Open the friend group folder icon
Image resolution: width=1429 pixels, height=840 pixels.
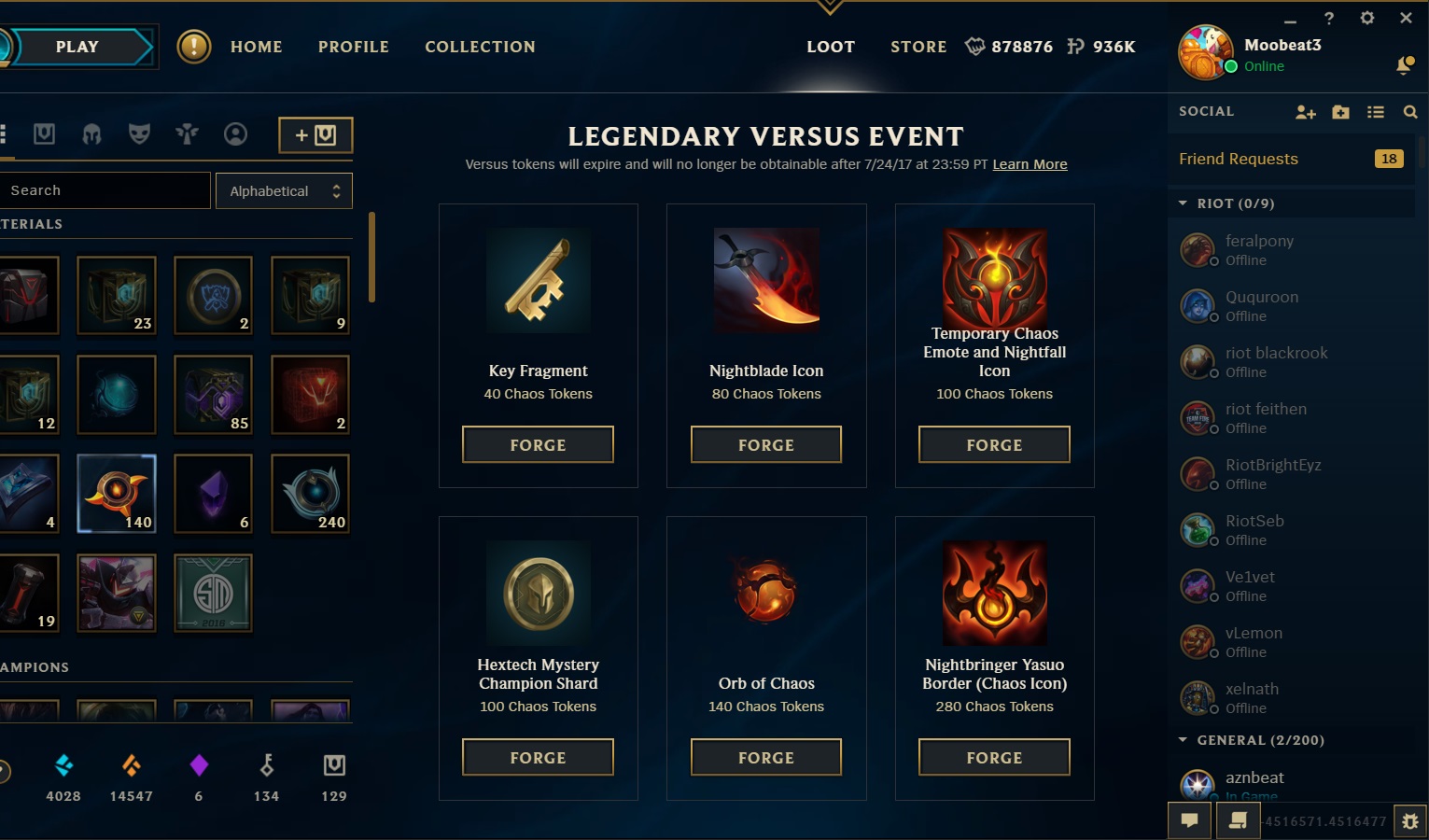[x=1340, y=111]
